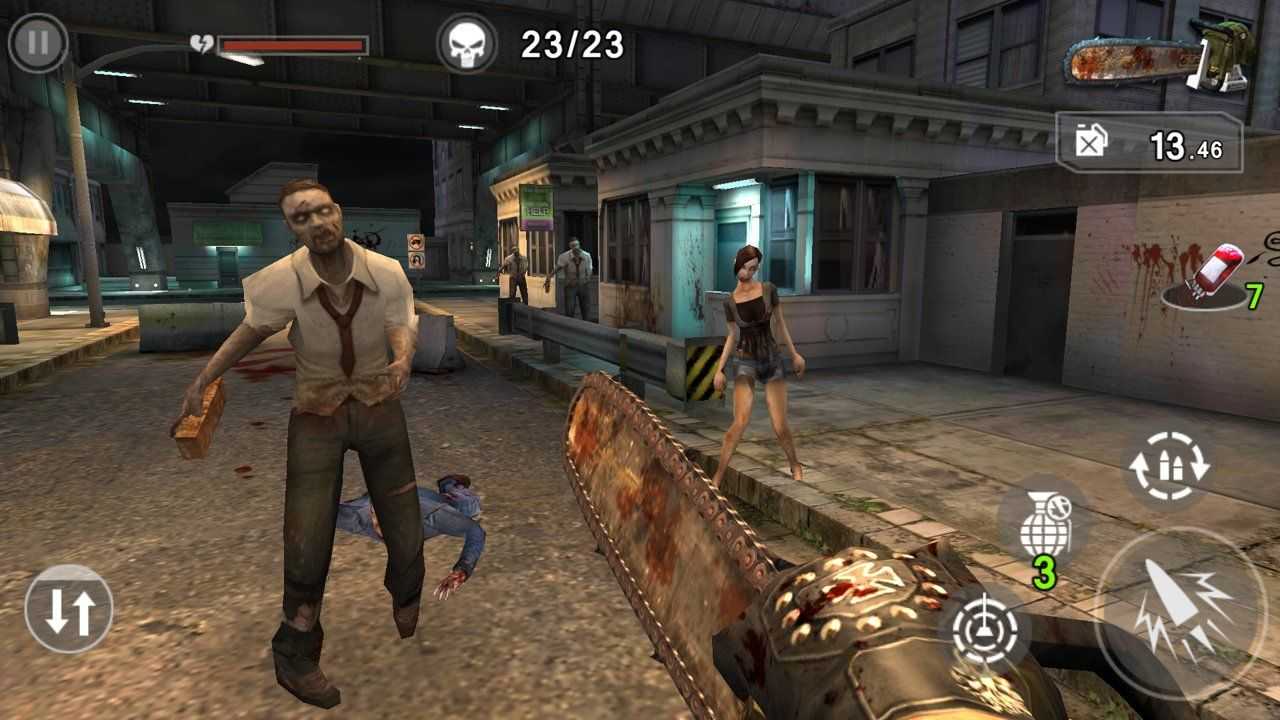Activate the reload bullets button
Screen dimensions: 1280x720
point(1169,466)
